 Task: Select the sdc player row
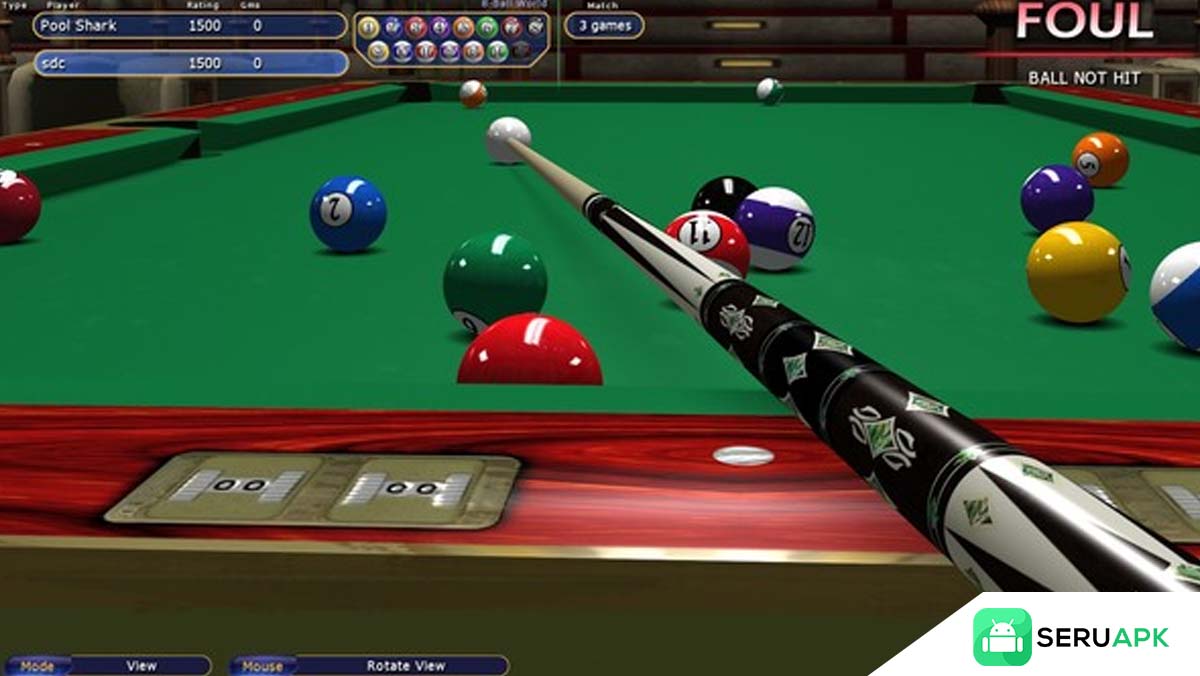[190, 63]
